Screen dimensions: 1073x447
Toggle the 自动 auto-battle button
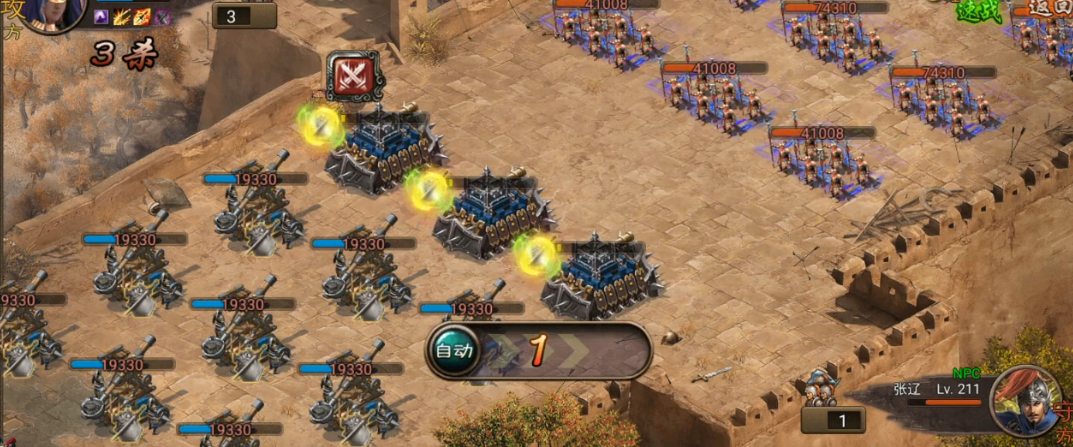click(x=453, y=350)
